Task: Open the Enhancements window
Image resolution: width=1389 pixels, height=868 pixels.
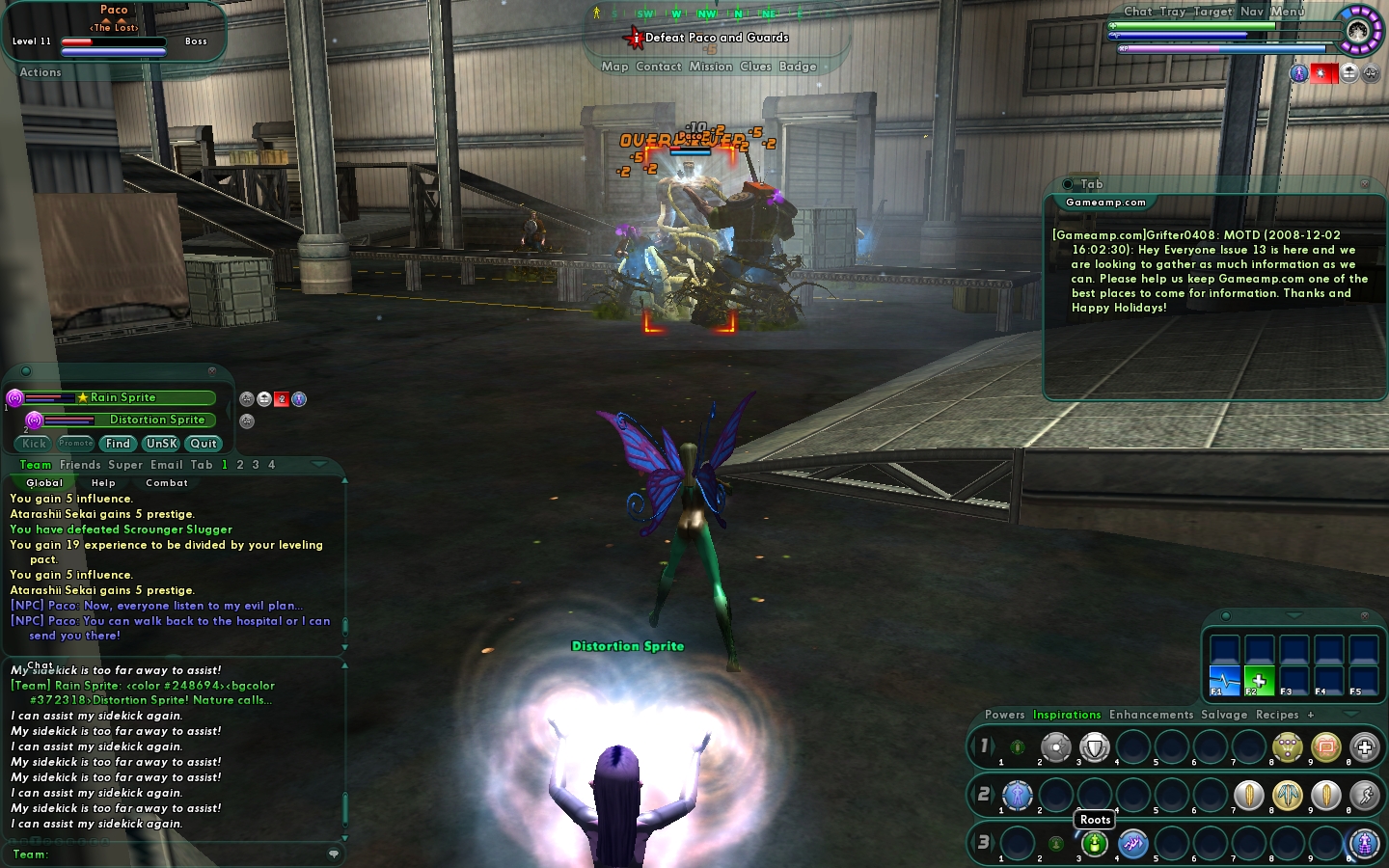Action: click(1151, 715)
